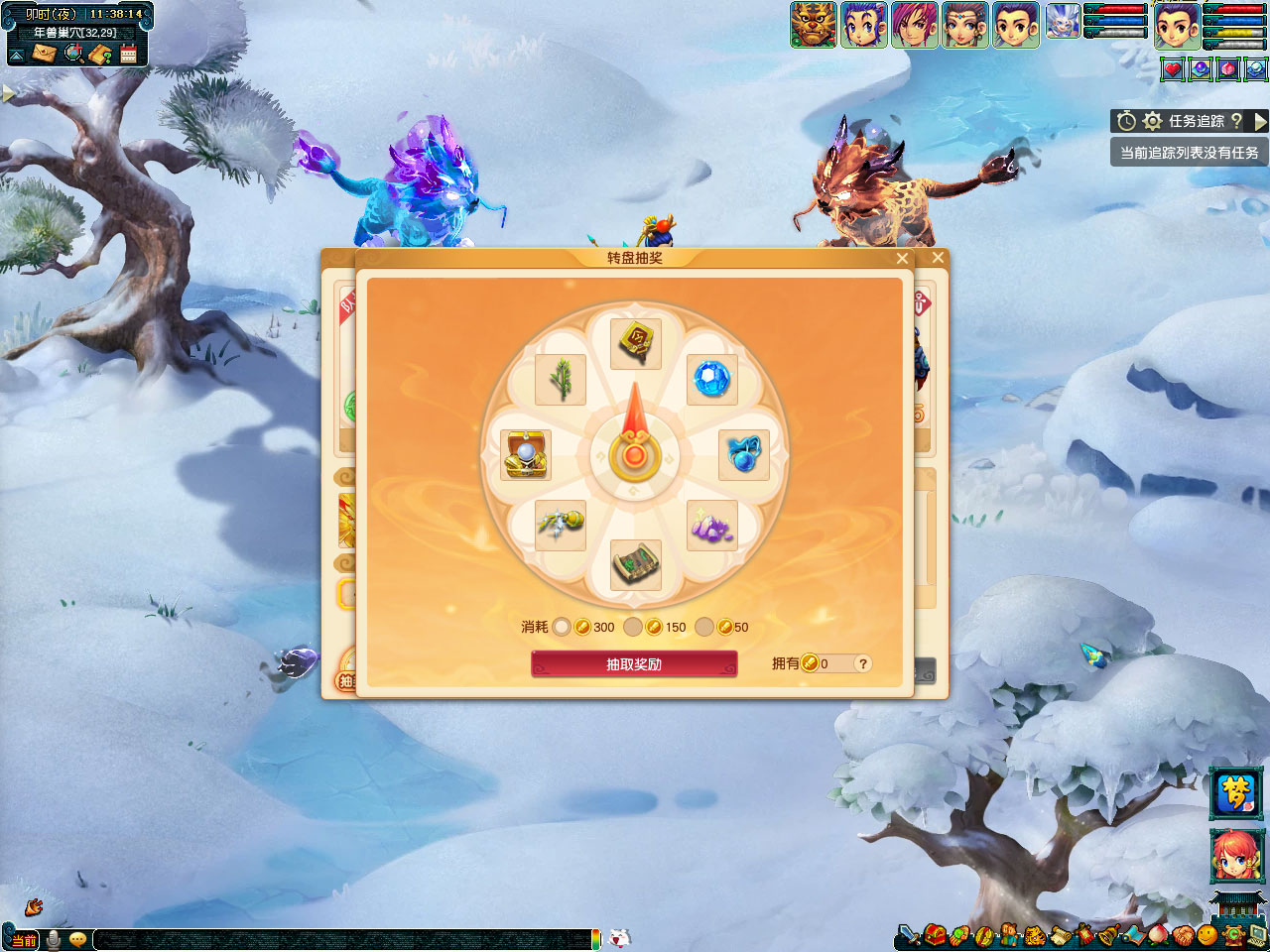Open the guide book with question mark
Viewport: 1270px width, 952px height.
click(101, 54)
